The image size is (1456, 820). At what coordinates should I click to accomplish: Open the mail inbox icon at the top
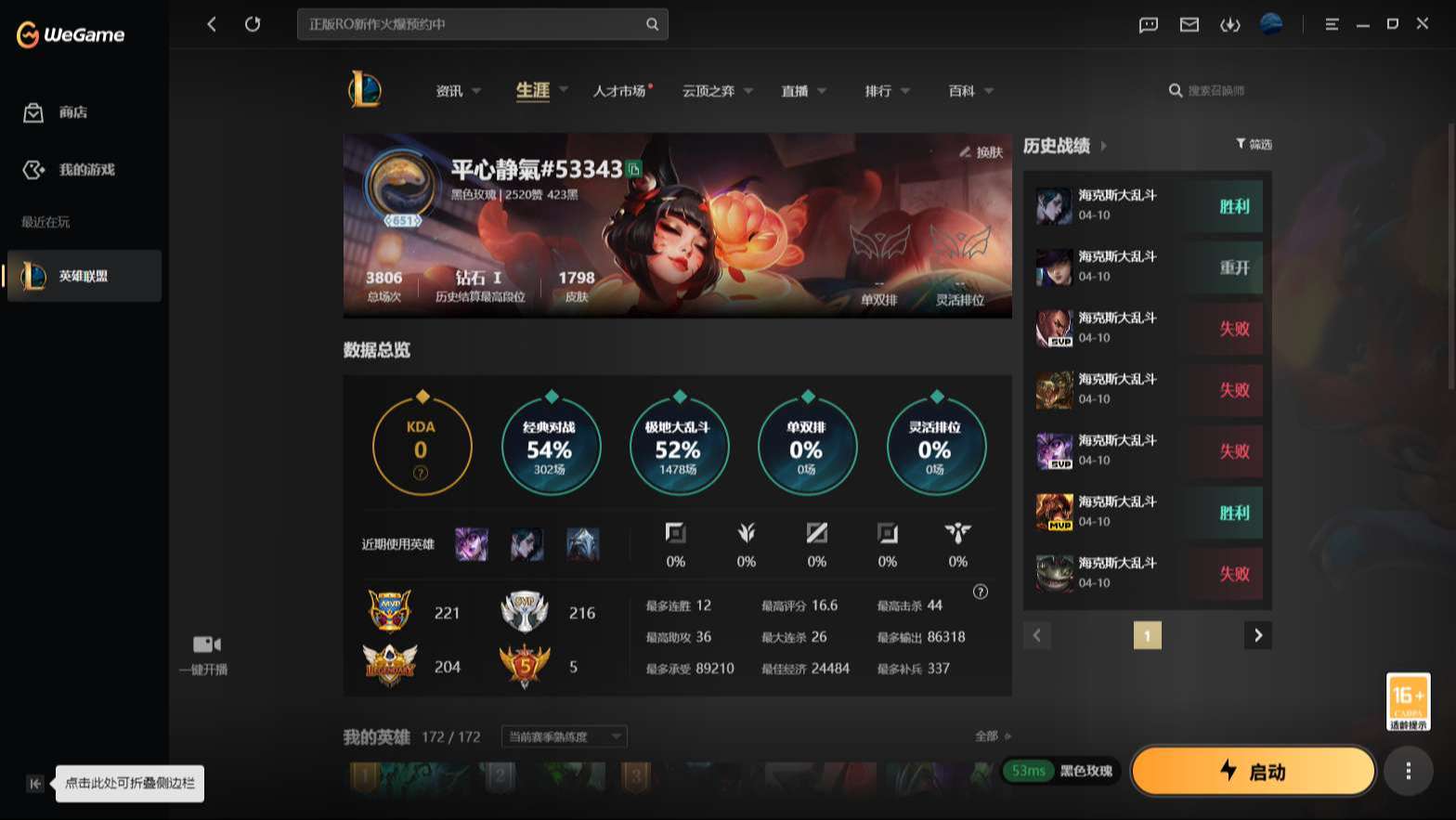(x=1189, y=25)
